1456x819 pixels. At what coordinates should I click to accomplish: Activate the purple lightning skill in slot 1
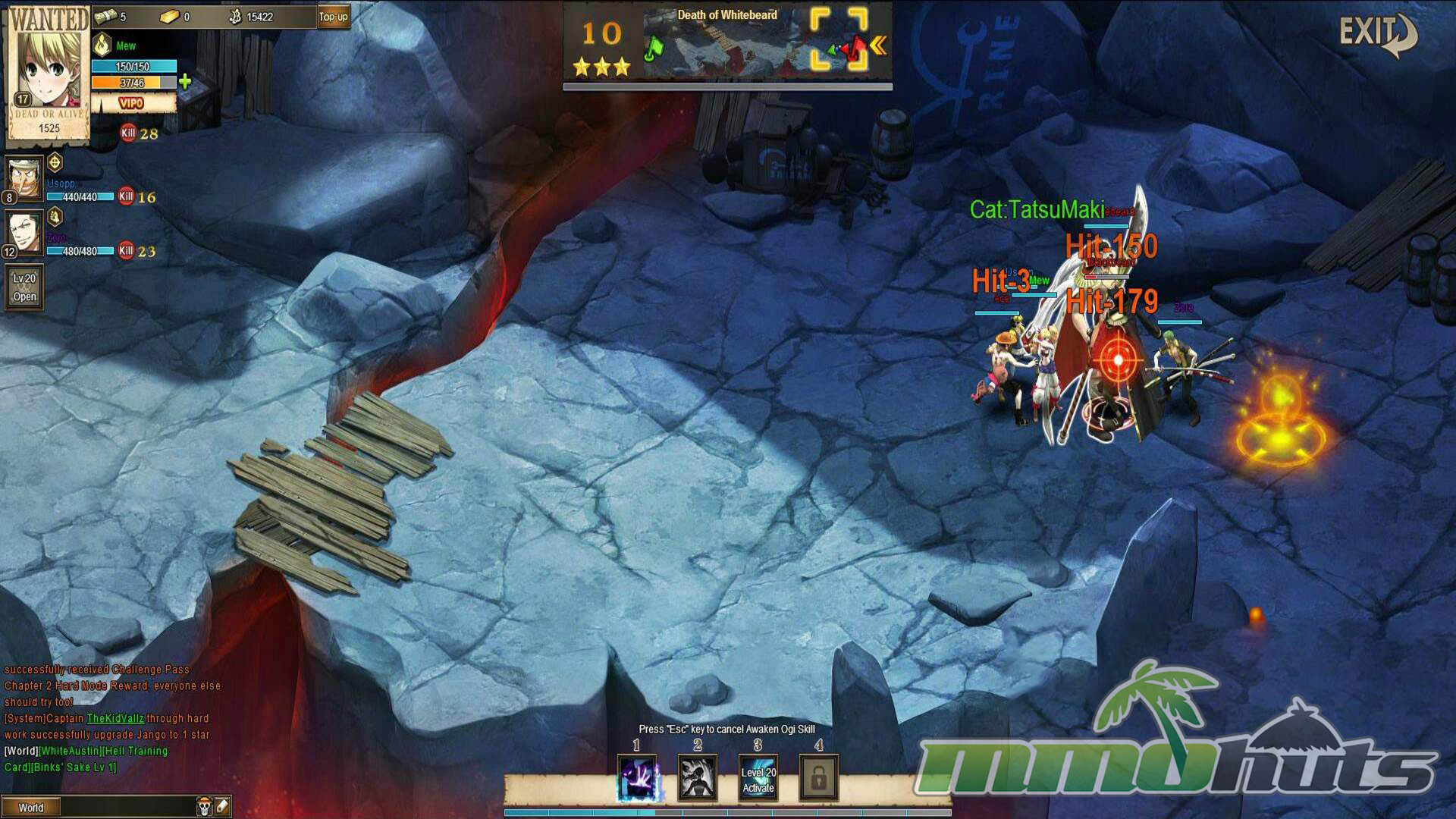pos(636,778)
